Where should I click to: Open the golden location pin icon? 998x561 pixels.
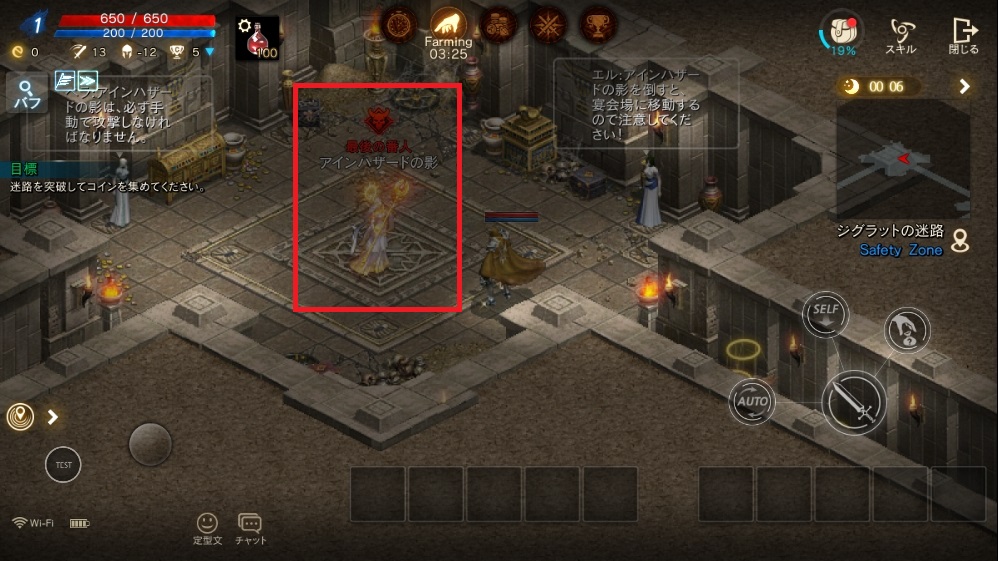click(x=20, y=417)
